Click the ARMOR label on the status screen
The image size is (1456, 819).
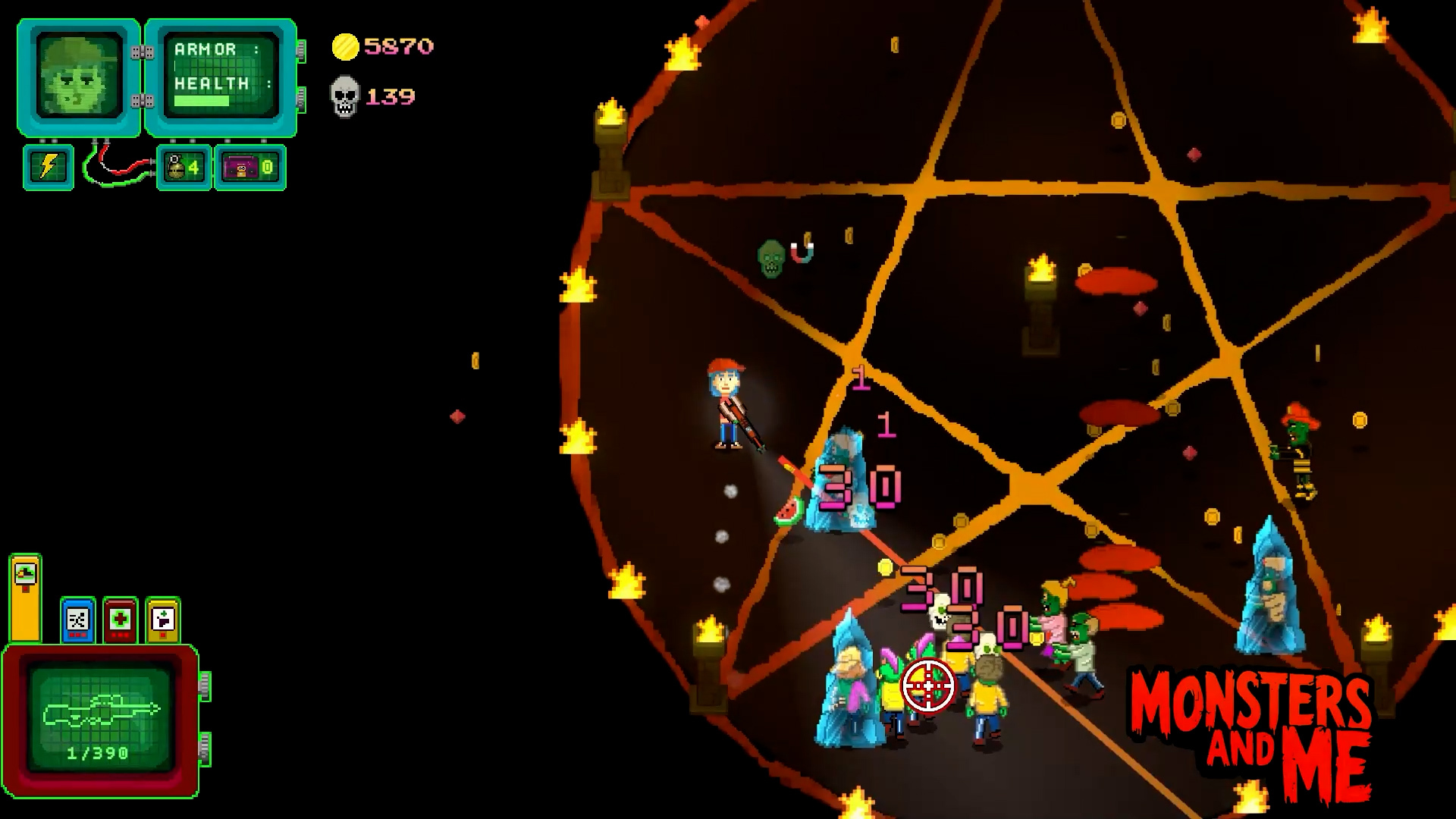204,49
